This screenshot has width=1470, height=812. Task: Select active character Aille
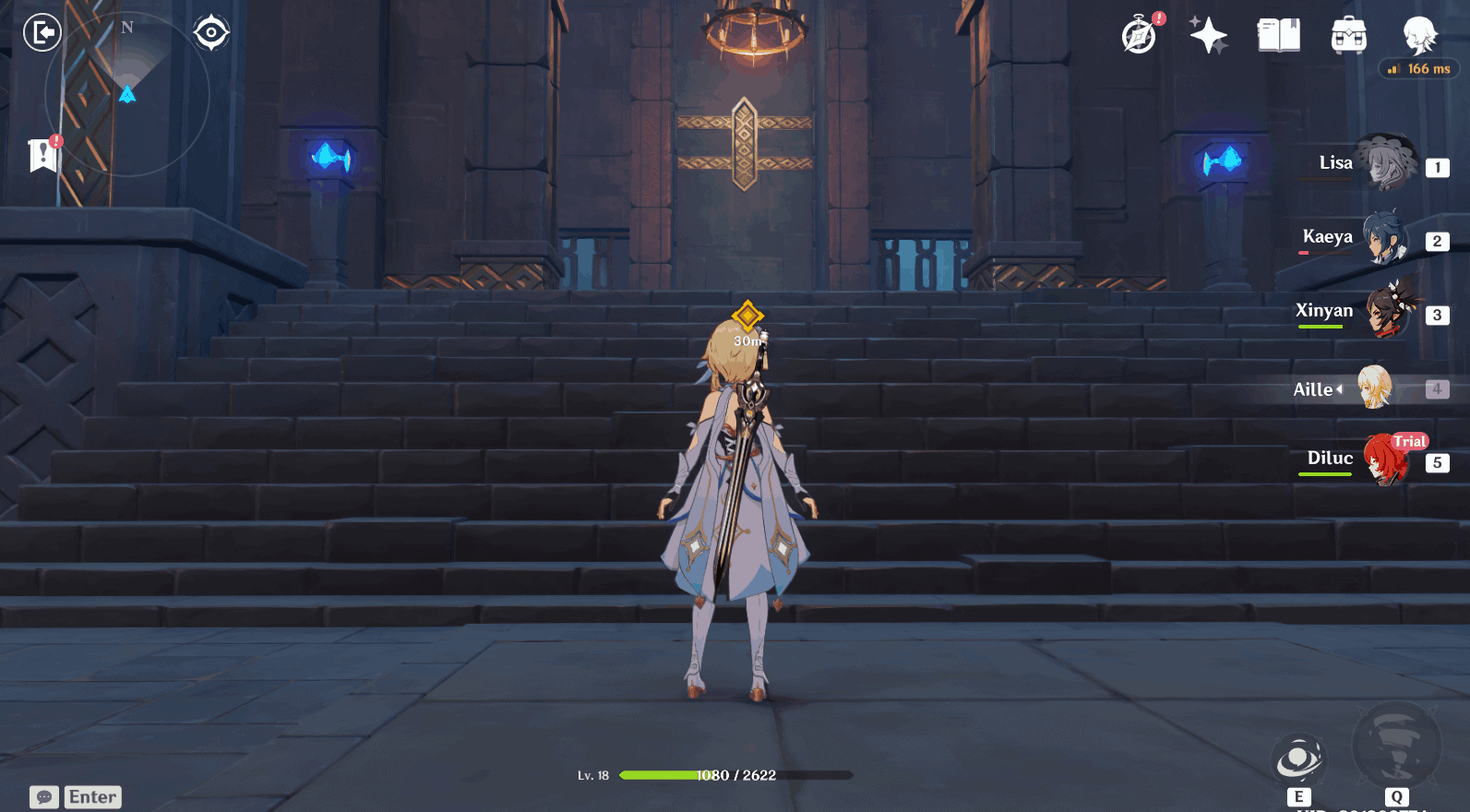click(1374, 388)
